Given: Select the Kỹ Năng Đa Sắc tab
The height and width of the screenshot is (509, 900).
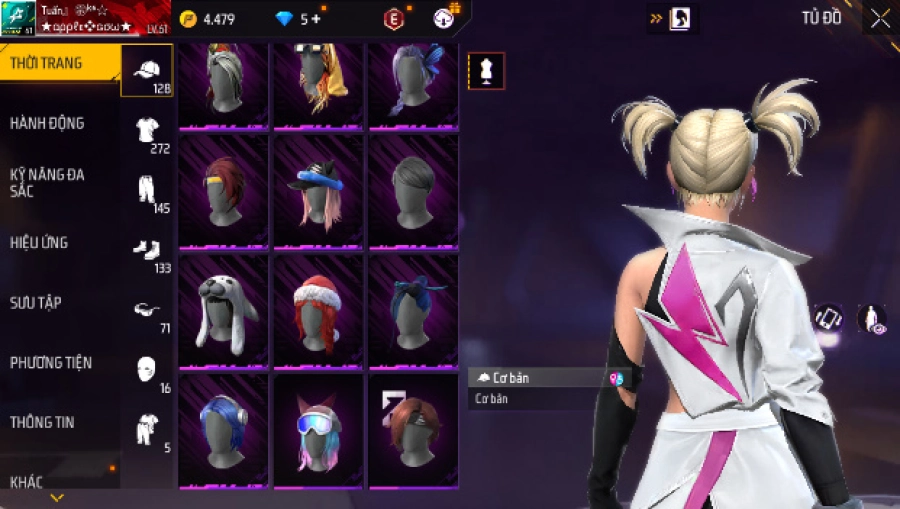Looking at the screenshot, I should [48, 182].
